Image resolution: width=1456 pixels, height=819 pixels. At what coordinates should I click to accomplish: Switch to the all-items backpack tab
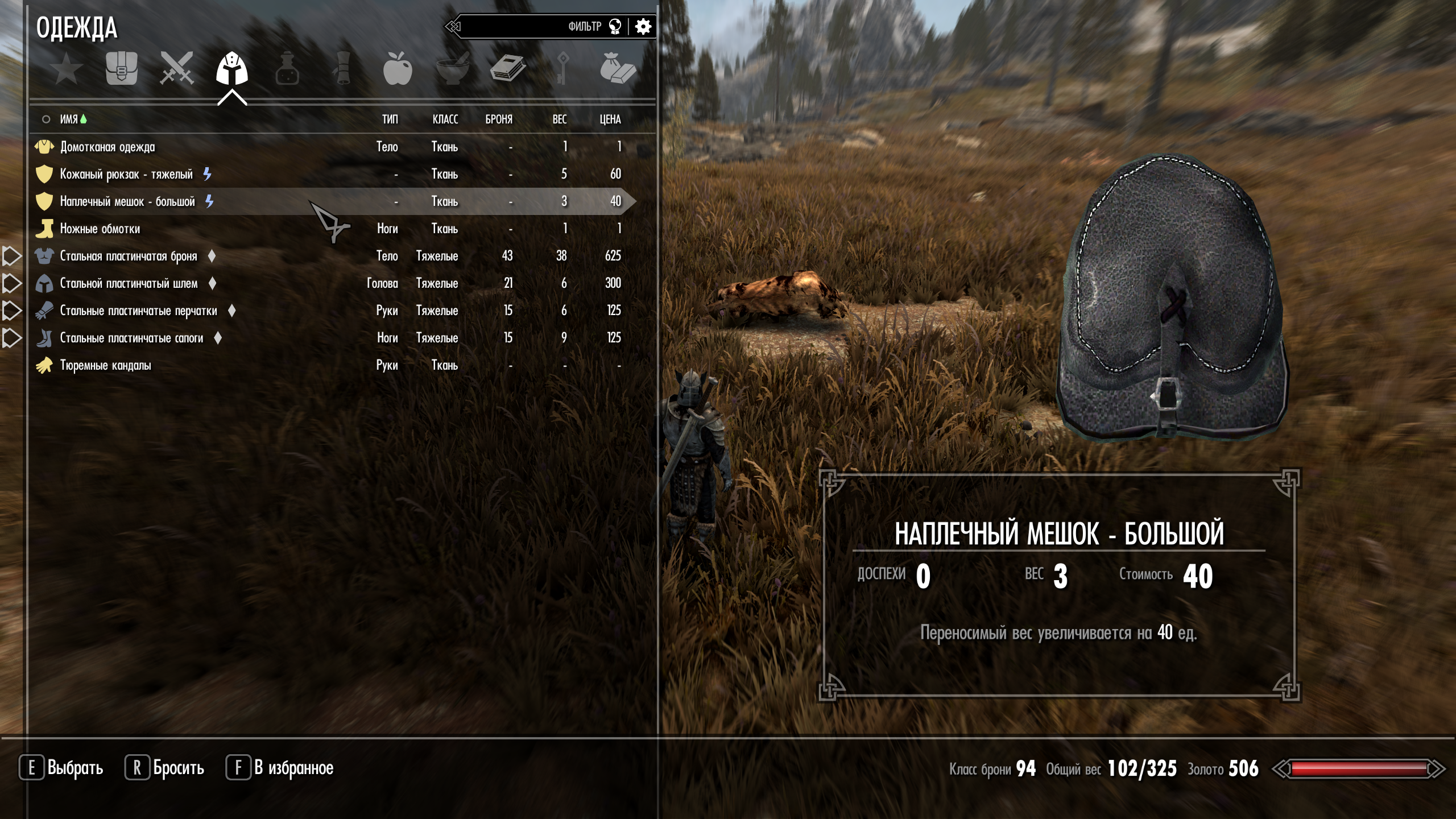point(122,69)
